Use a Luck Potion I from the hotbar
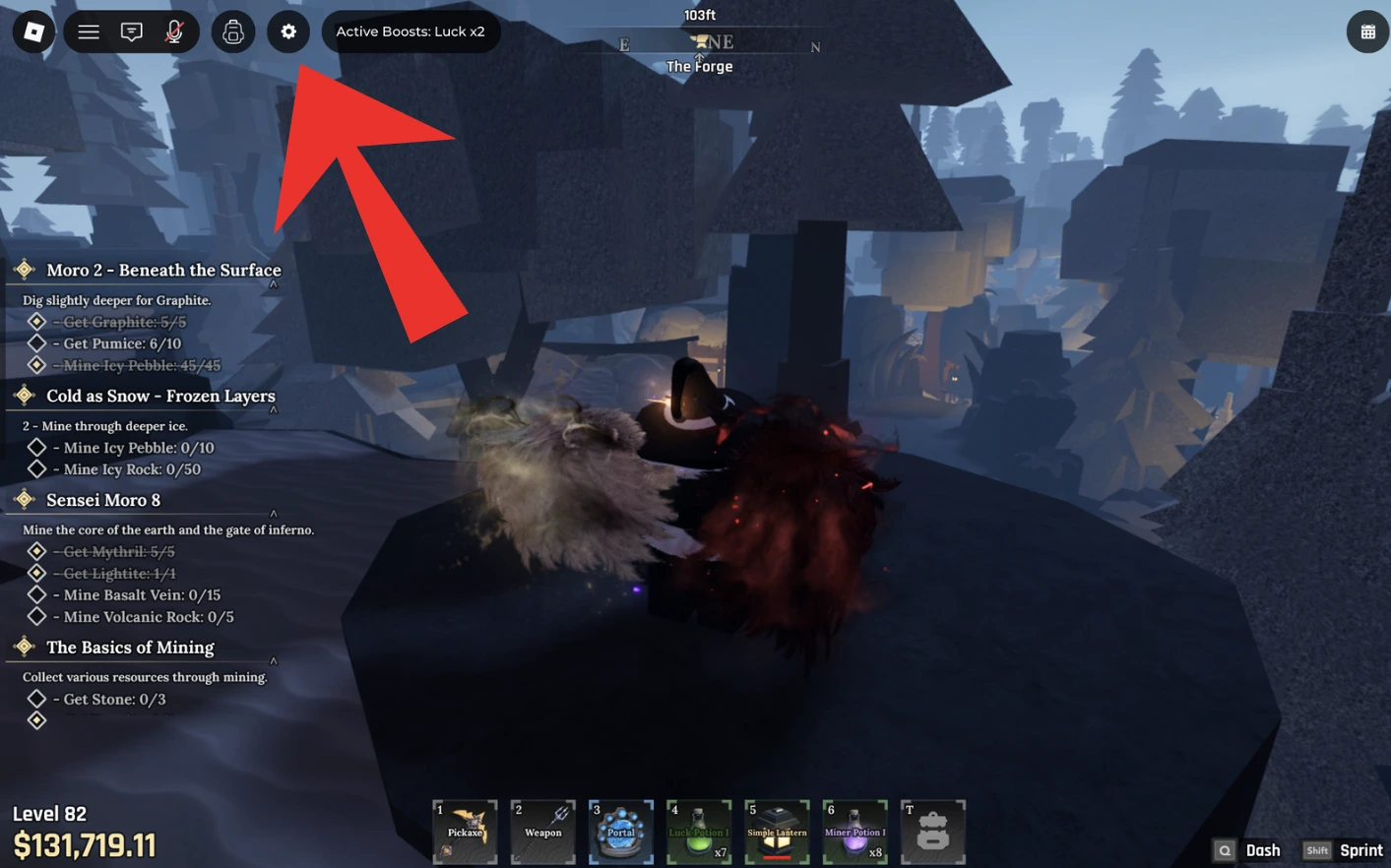Screen dimensions: 1391x868 (699, 832)
